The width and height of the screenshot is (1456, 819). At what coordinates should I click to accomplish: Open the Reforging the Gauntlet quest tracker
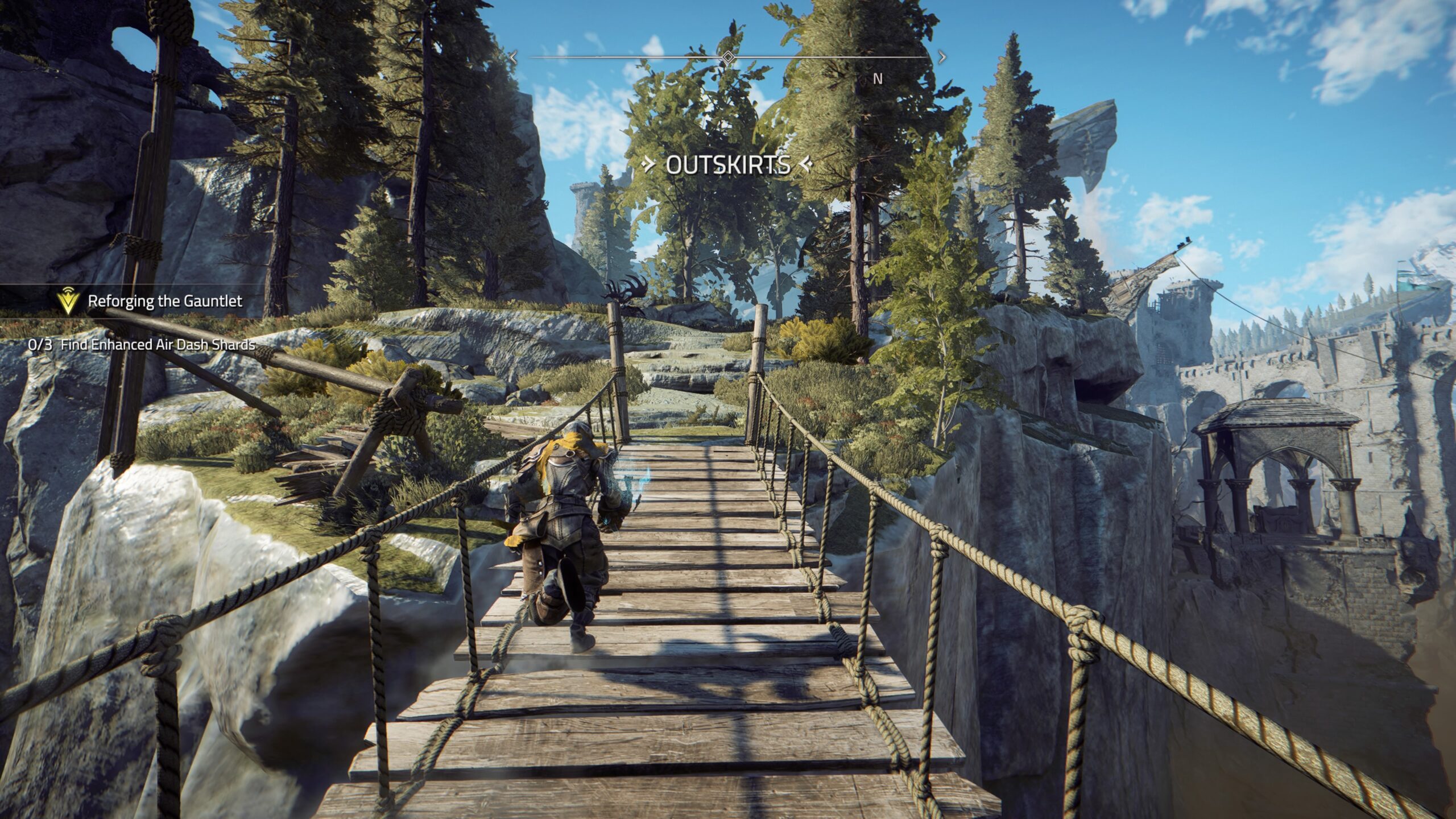(x=165, y=301)
